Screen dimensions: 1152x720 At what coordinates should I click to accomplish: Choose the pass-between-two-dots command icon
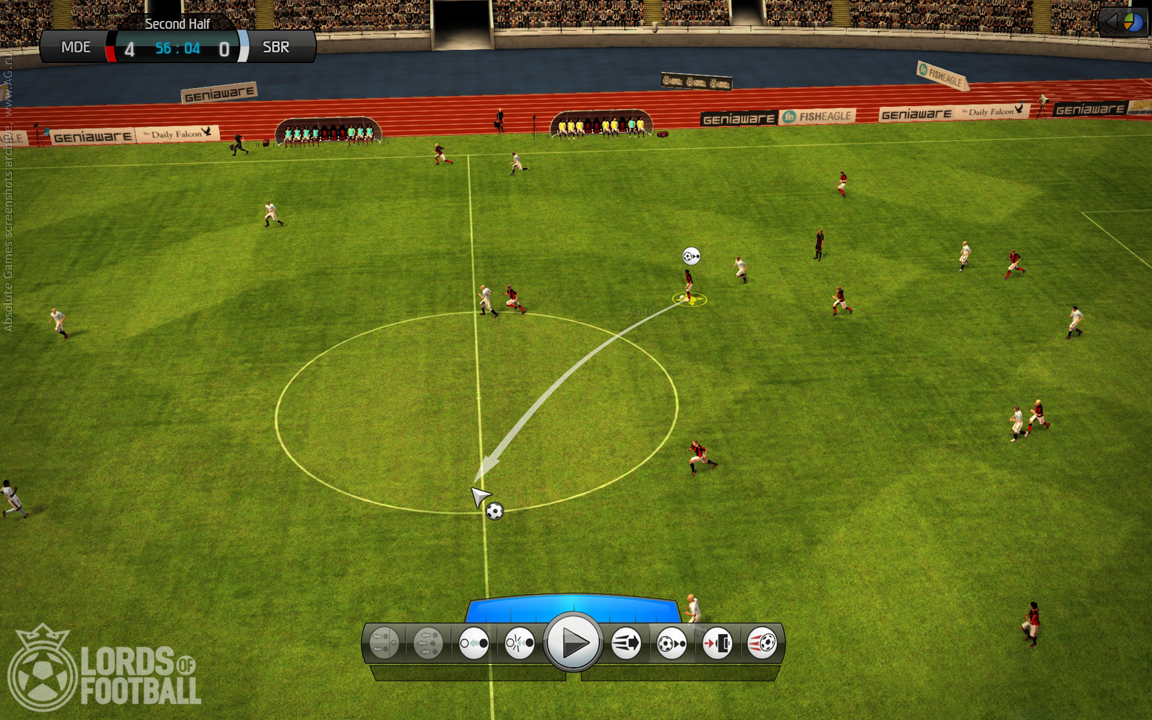click(x=474, y=643)
